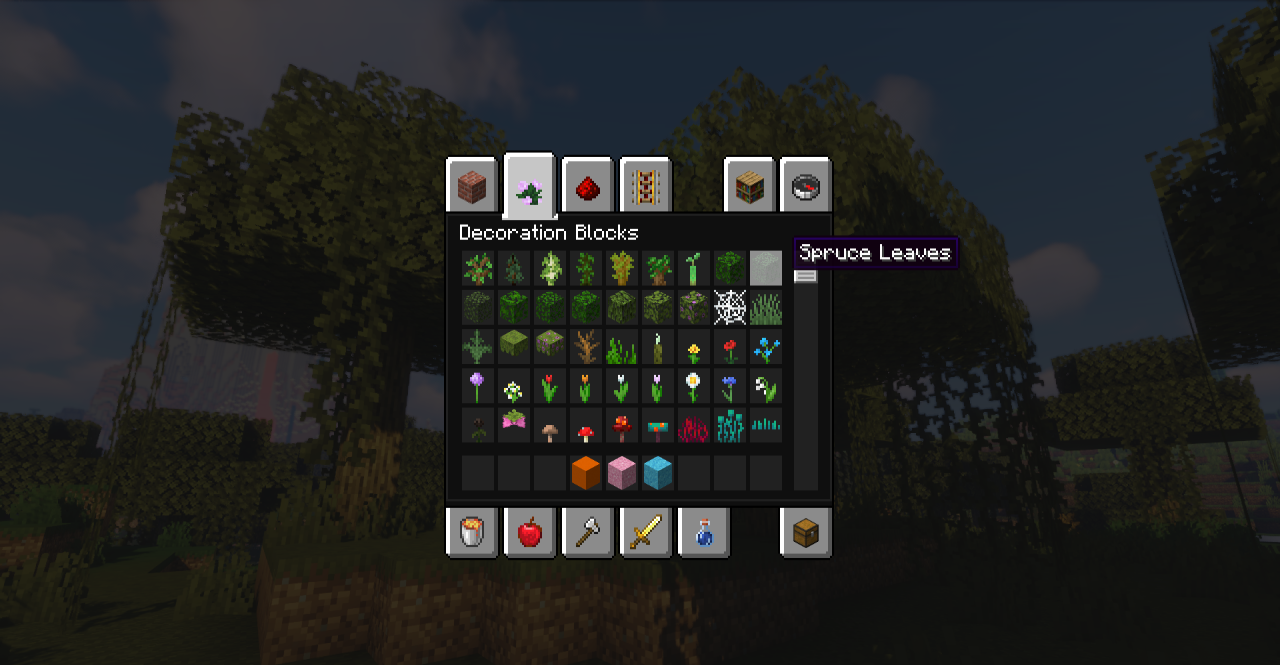Choose the dead bush item
The width and height of the screenshot is (1280, 665).
(x=586, y=348)
